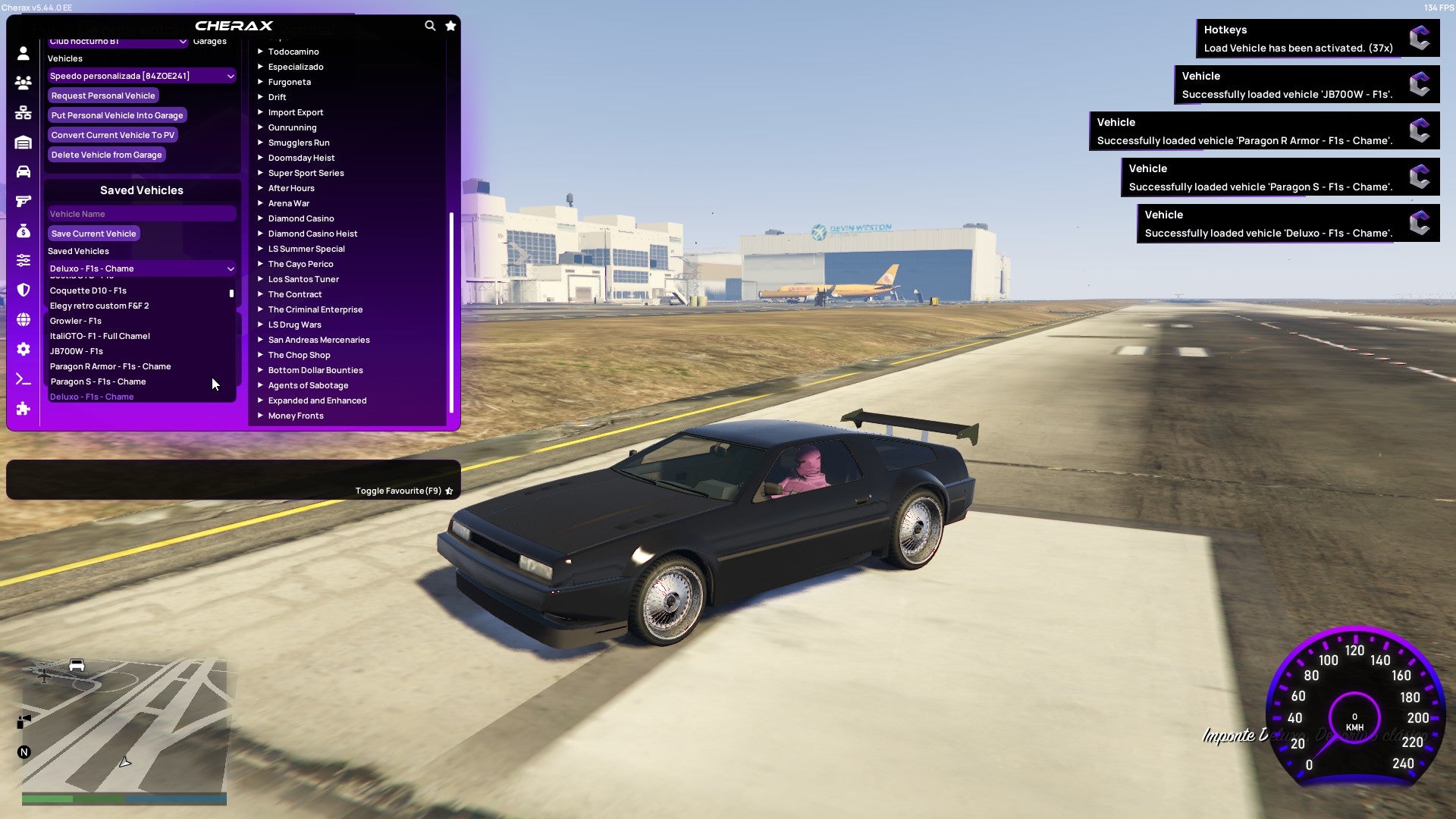
Task: Type in the Vehicle Name field
Action: click(x=141, y=213)
